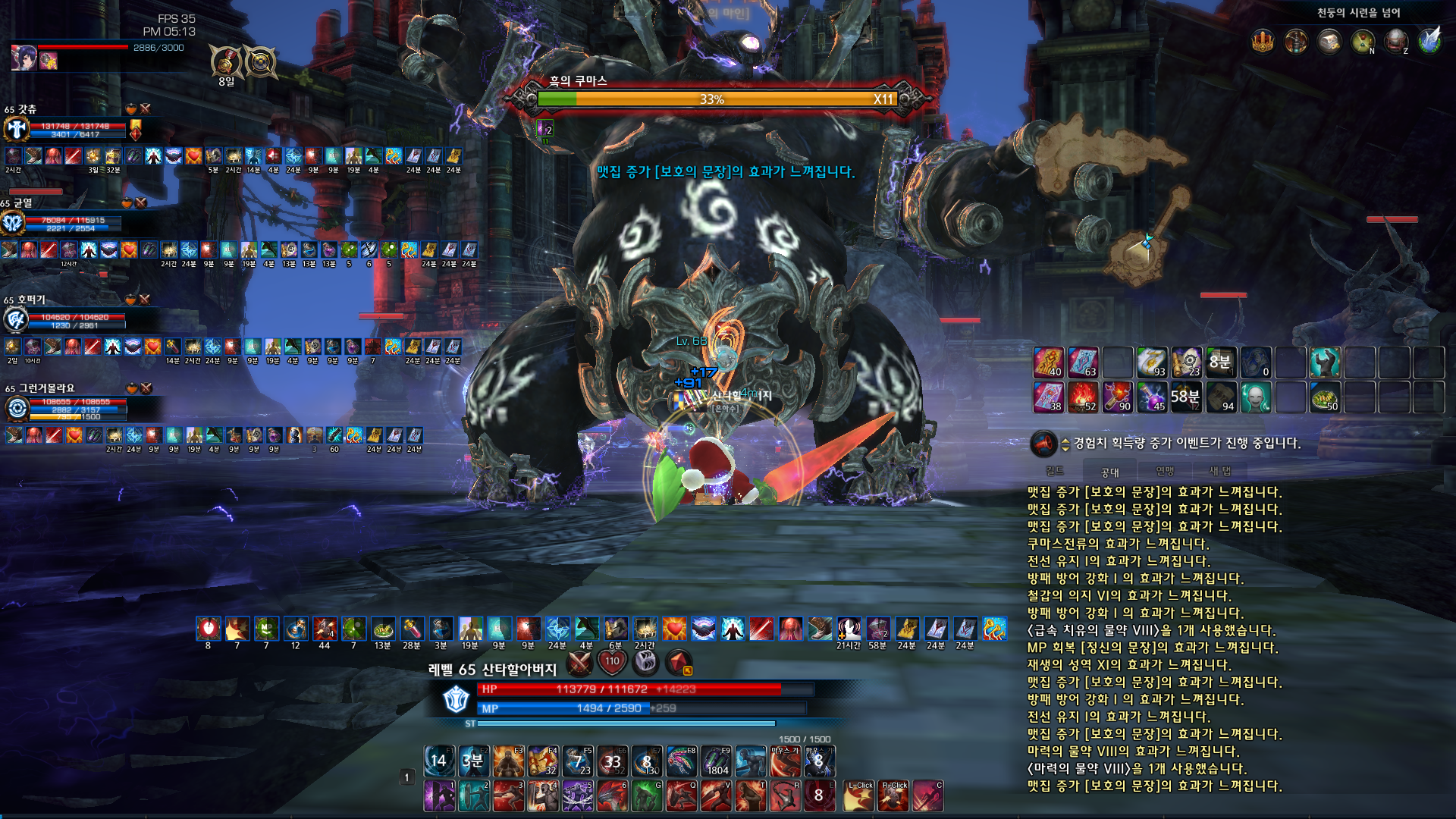This screenshot has width=1456, height=819.
Task: Open the blue winged laurel icon
Action: (1429, 41)
